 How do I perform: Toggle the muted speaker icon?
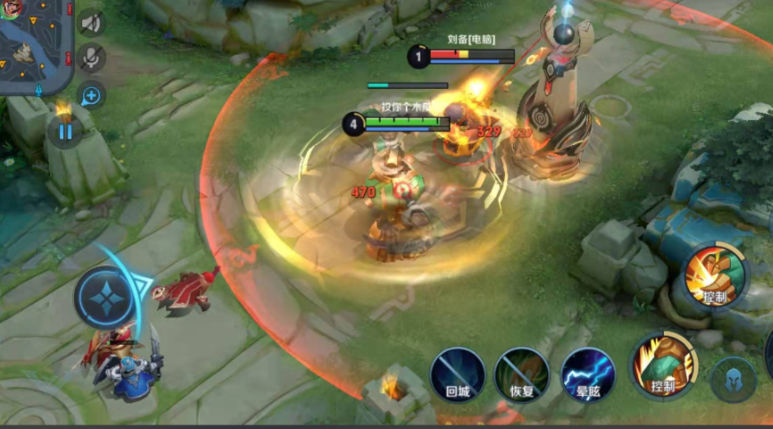click(x=91, y=22)
